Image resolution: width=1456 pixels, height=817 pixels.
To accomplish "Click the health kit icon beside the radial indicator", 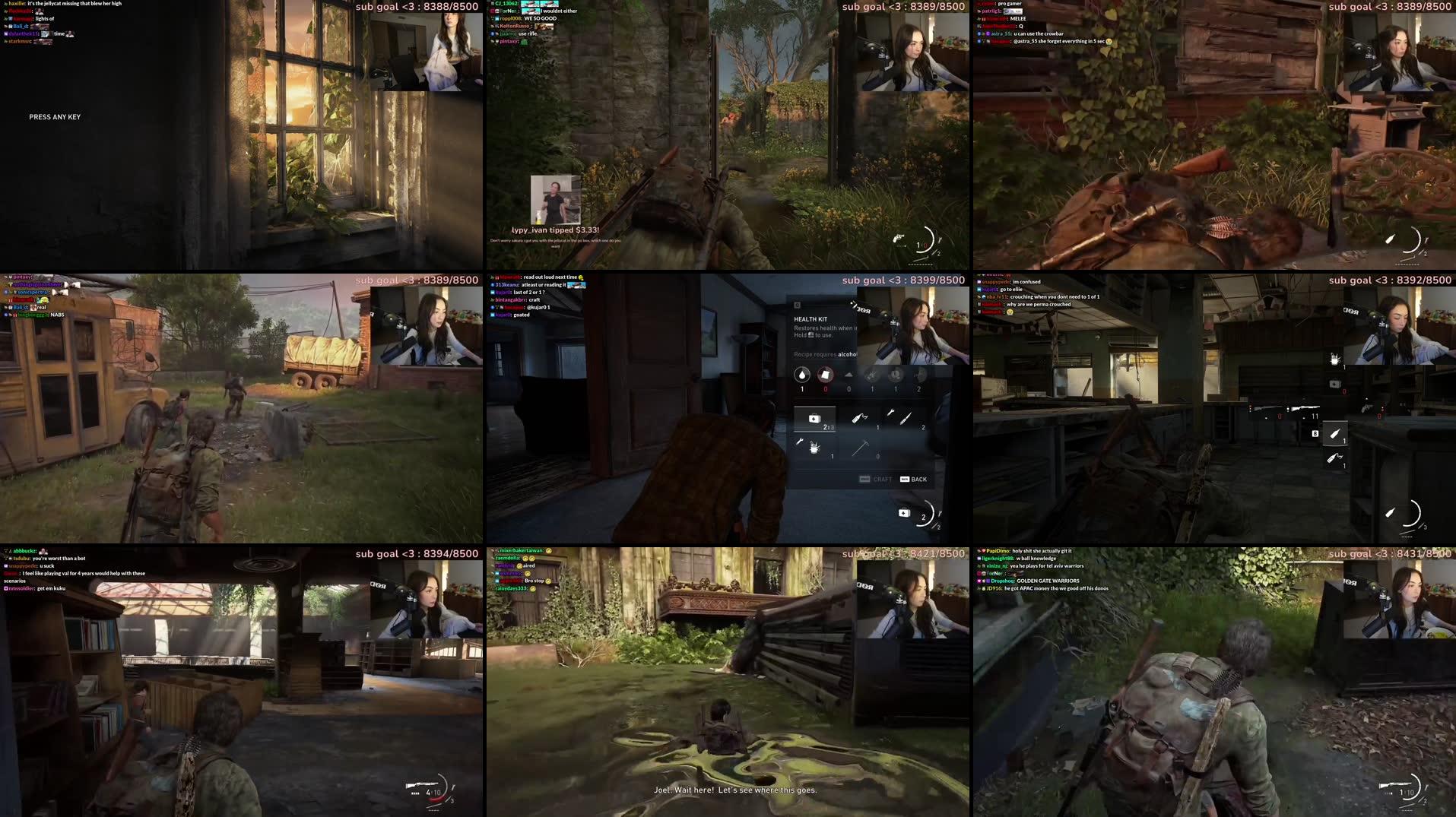I will coord(905,513).
